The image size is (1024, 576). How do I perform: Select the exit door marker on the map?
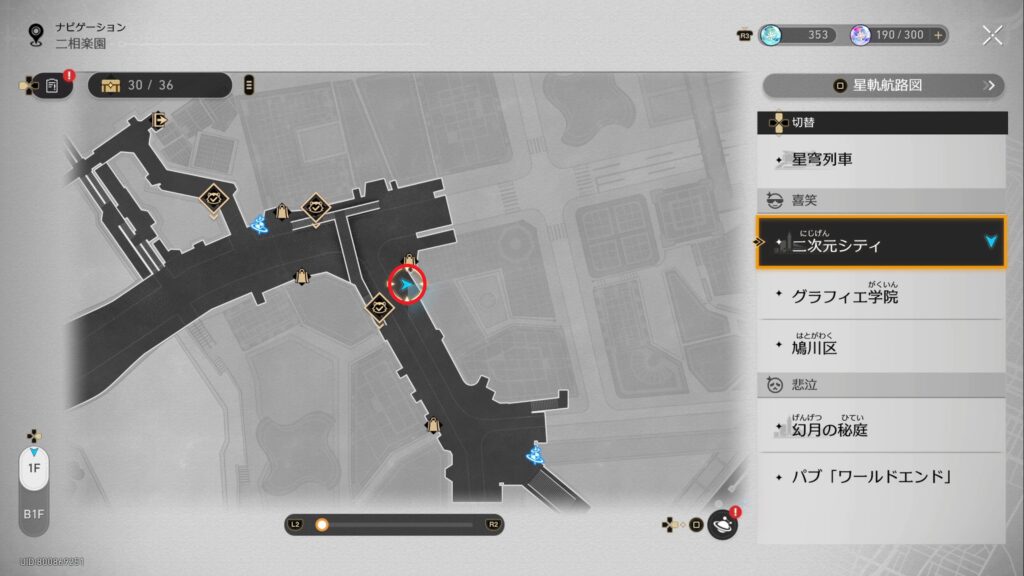[159, 120]
